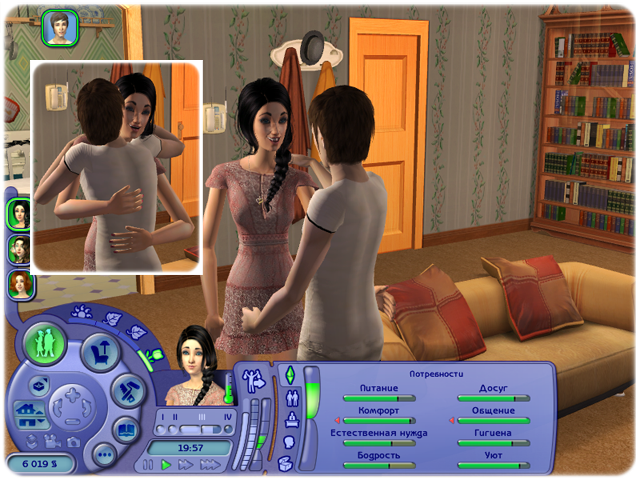Open the options menu with the three dots button

click(103, 453)
